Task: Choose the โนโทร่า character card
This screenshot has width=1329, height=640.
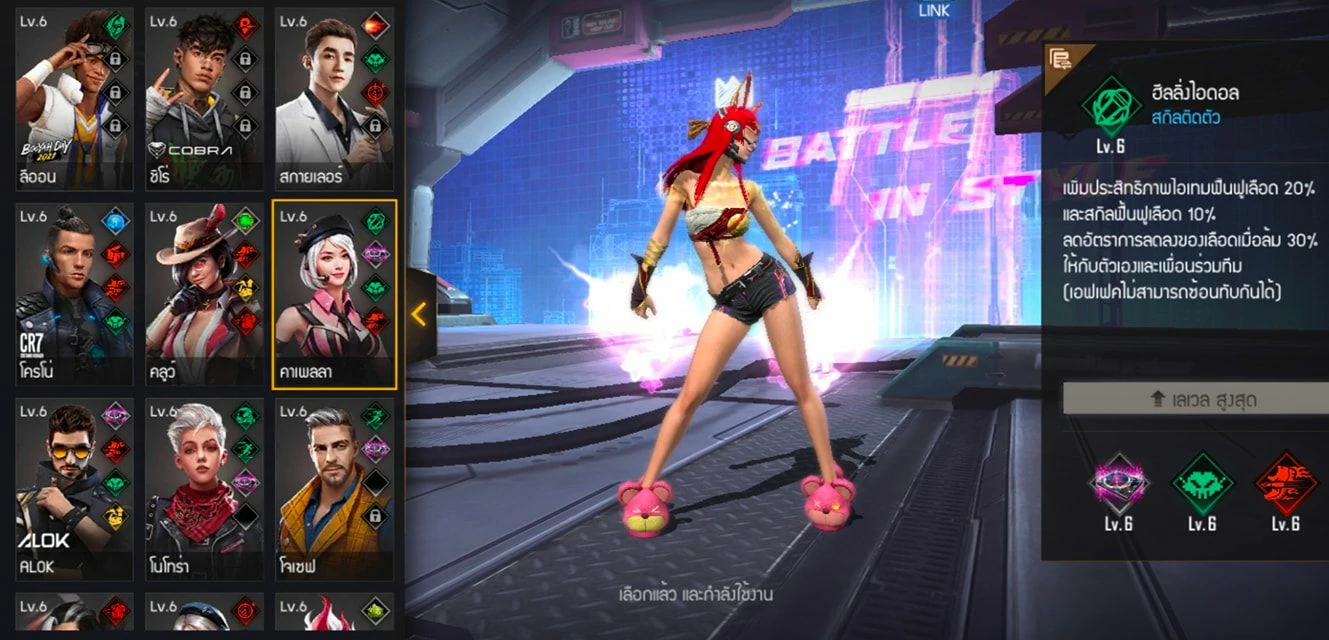Action: tap(204, 490)
